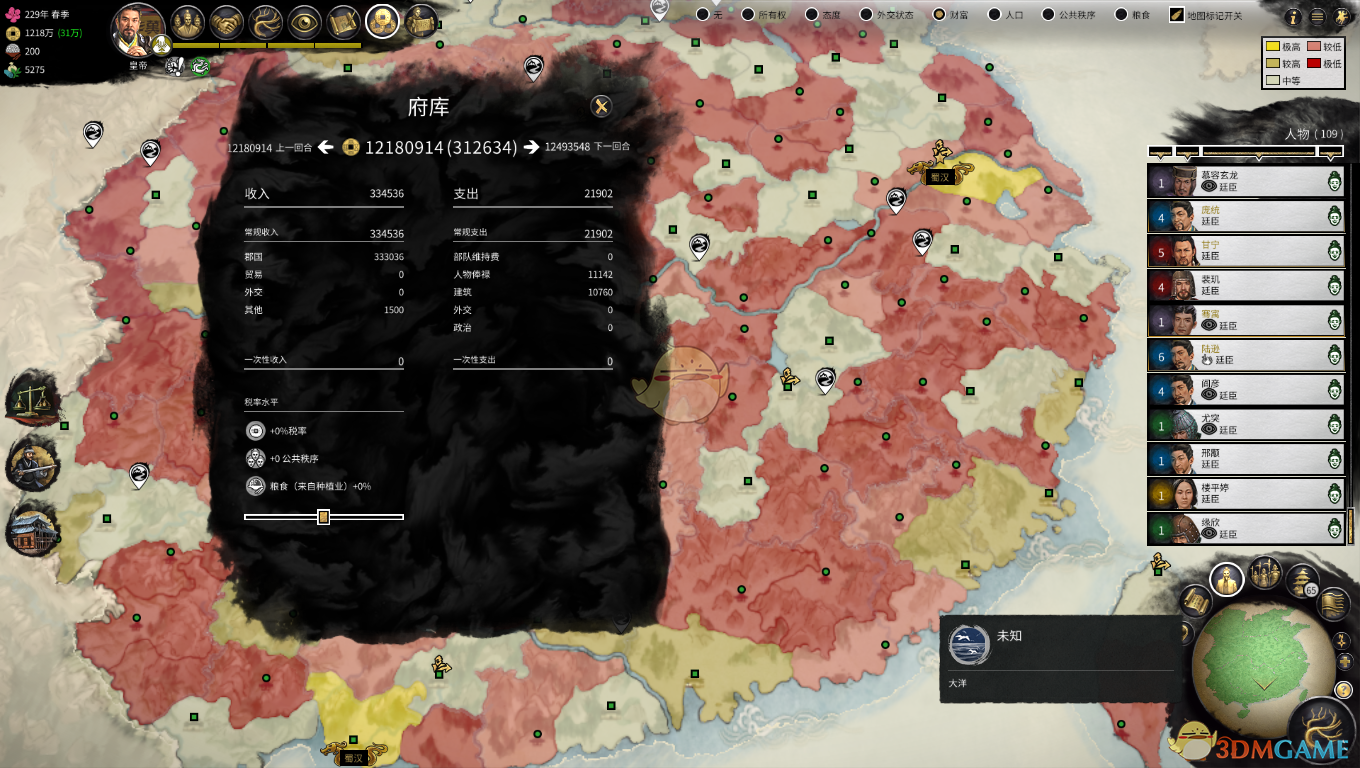Adjust the tax rate slider handle
The width and height of the screenshot is (1360, 768).
(x=323, y=517)
